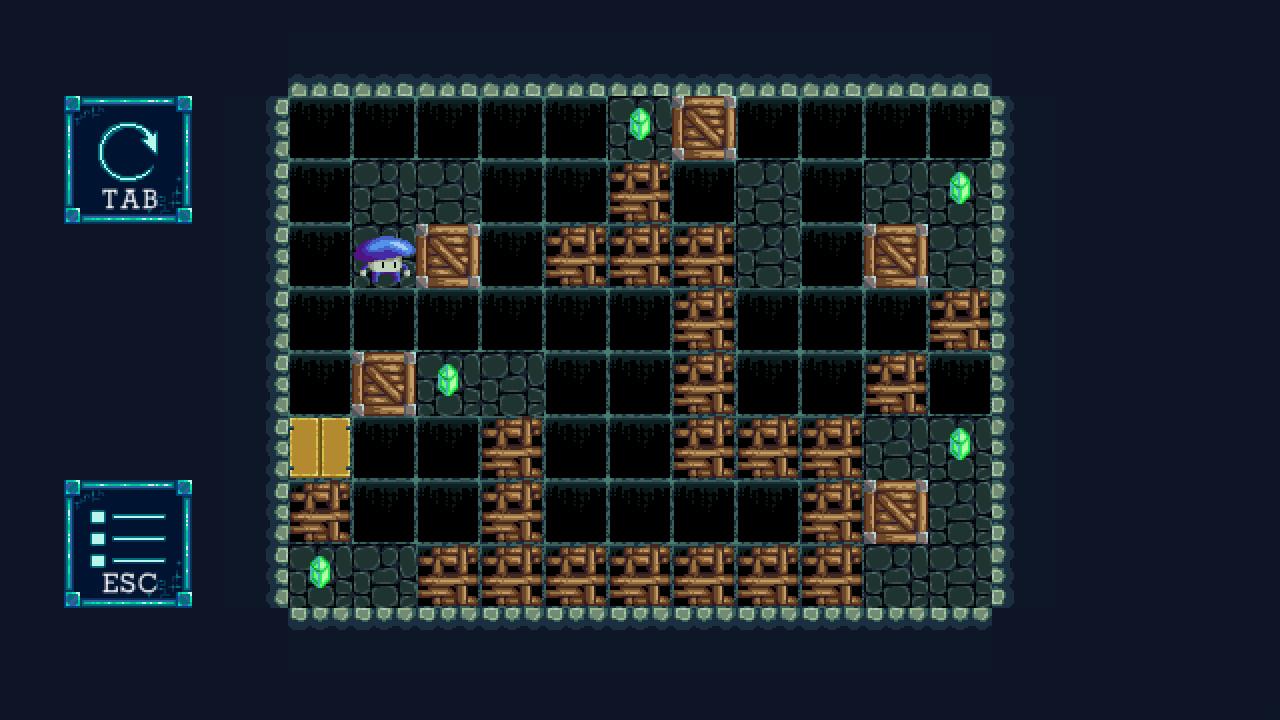The height and width of the screenshot is (720, 1280).
Task: Select the crate above the left gem
Action: click(384, 385)
